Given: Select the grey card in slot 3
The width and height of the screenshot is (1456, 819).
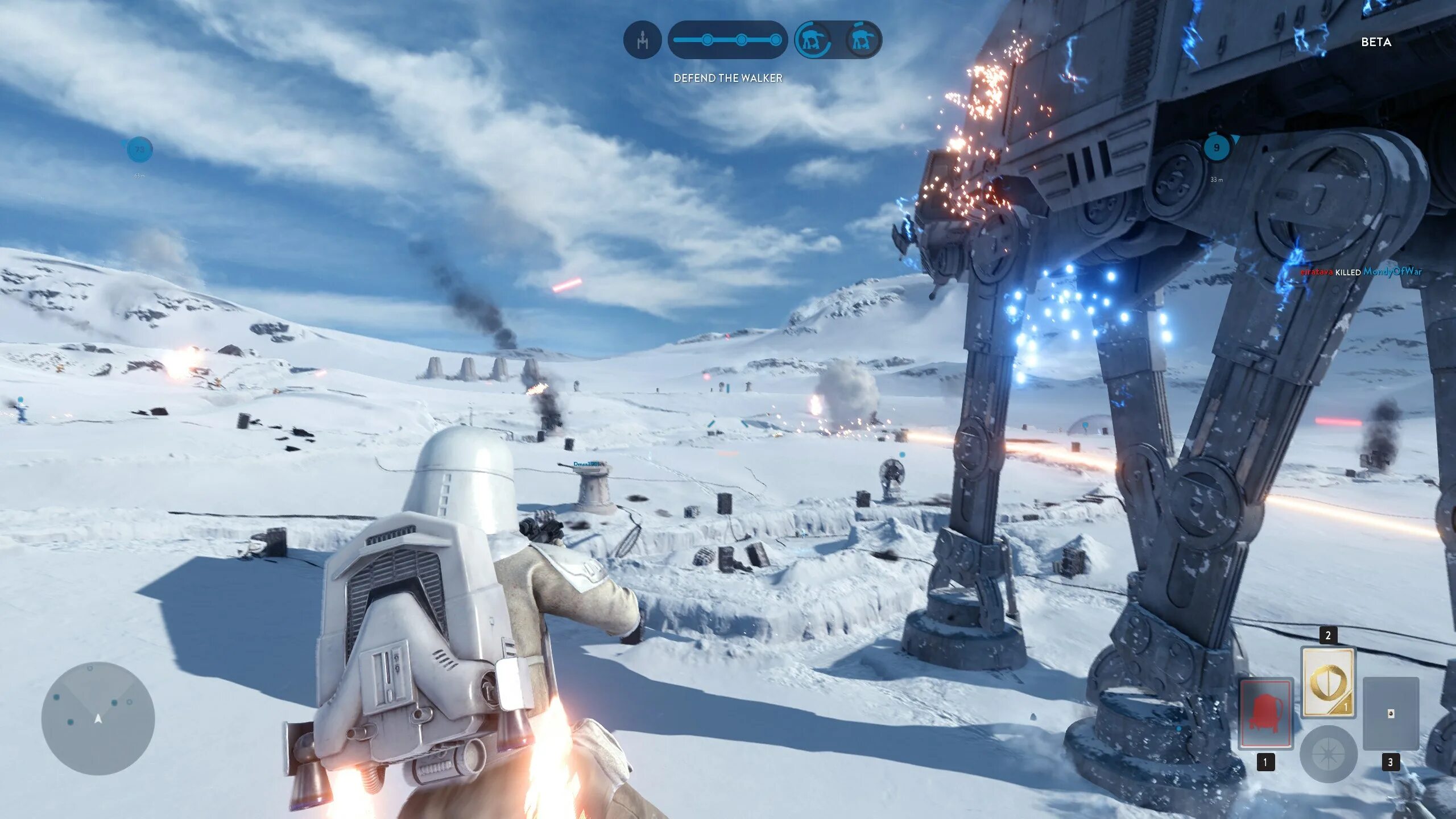Looking at the screenshot, I should 1391,713.
